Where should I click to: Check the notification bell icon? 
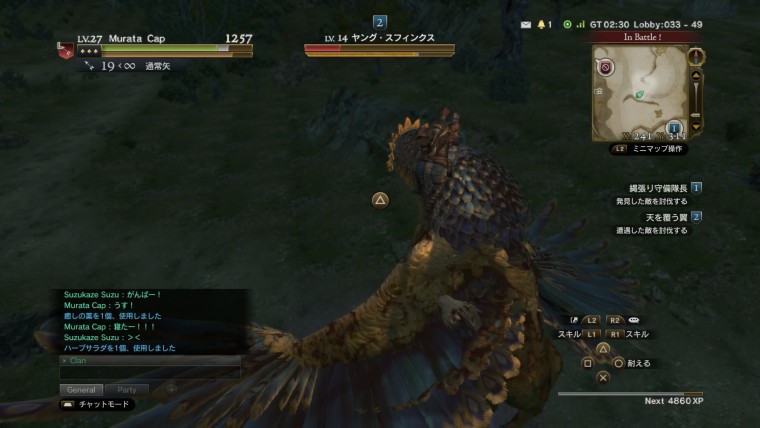(541, 23)
